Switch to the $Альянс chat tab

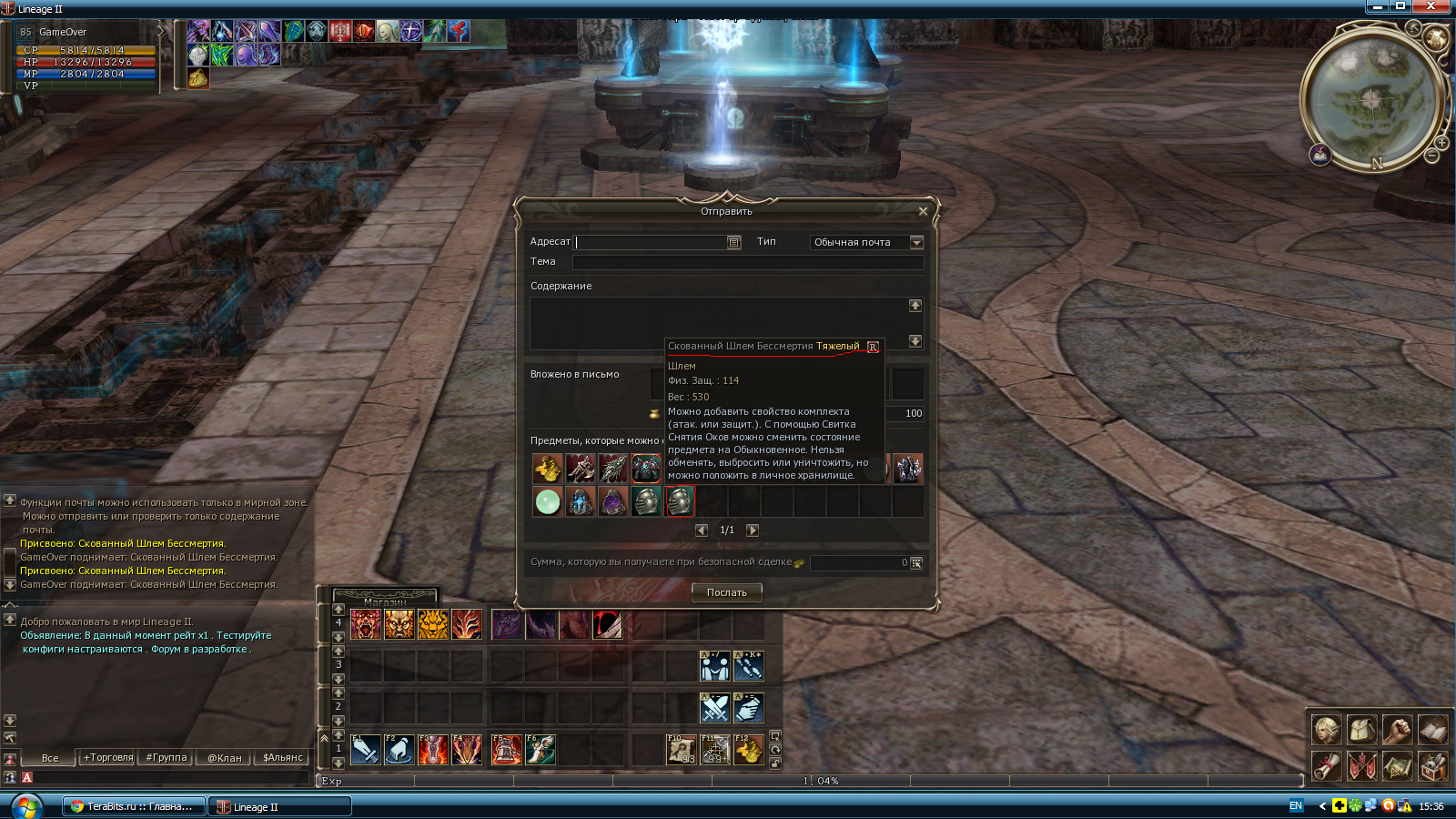(283, 757)
